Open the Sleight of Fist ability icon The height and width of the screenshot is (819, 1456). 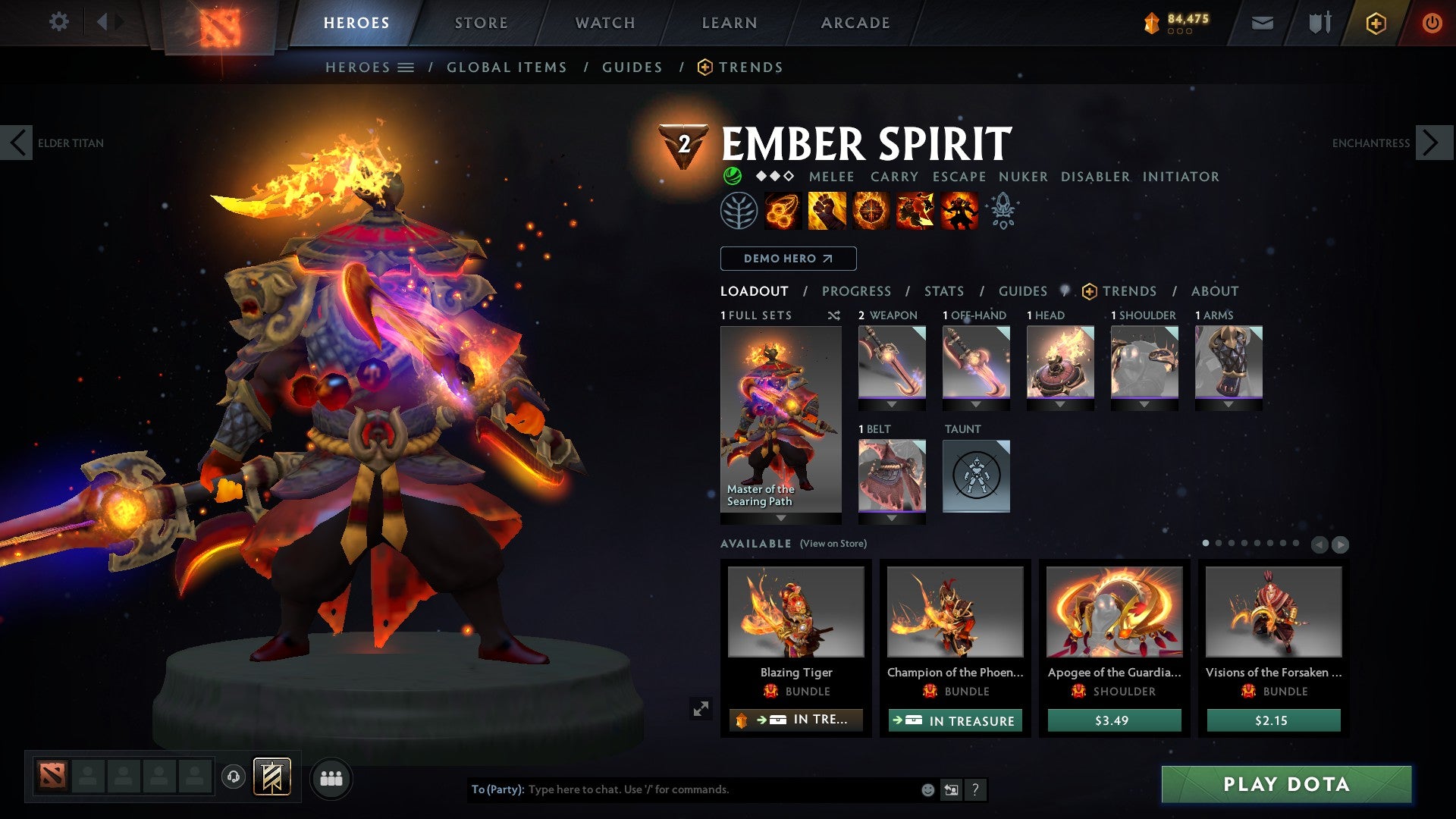pyautogui.click(x=829, y=211)
